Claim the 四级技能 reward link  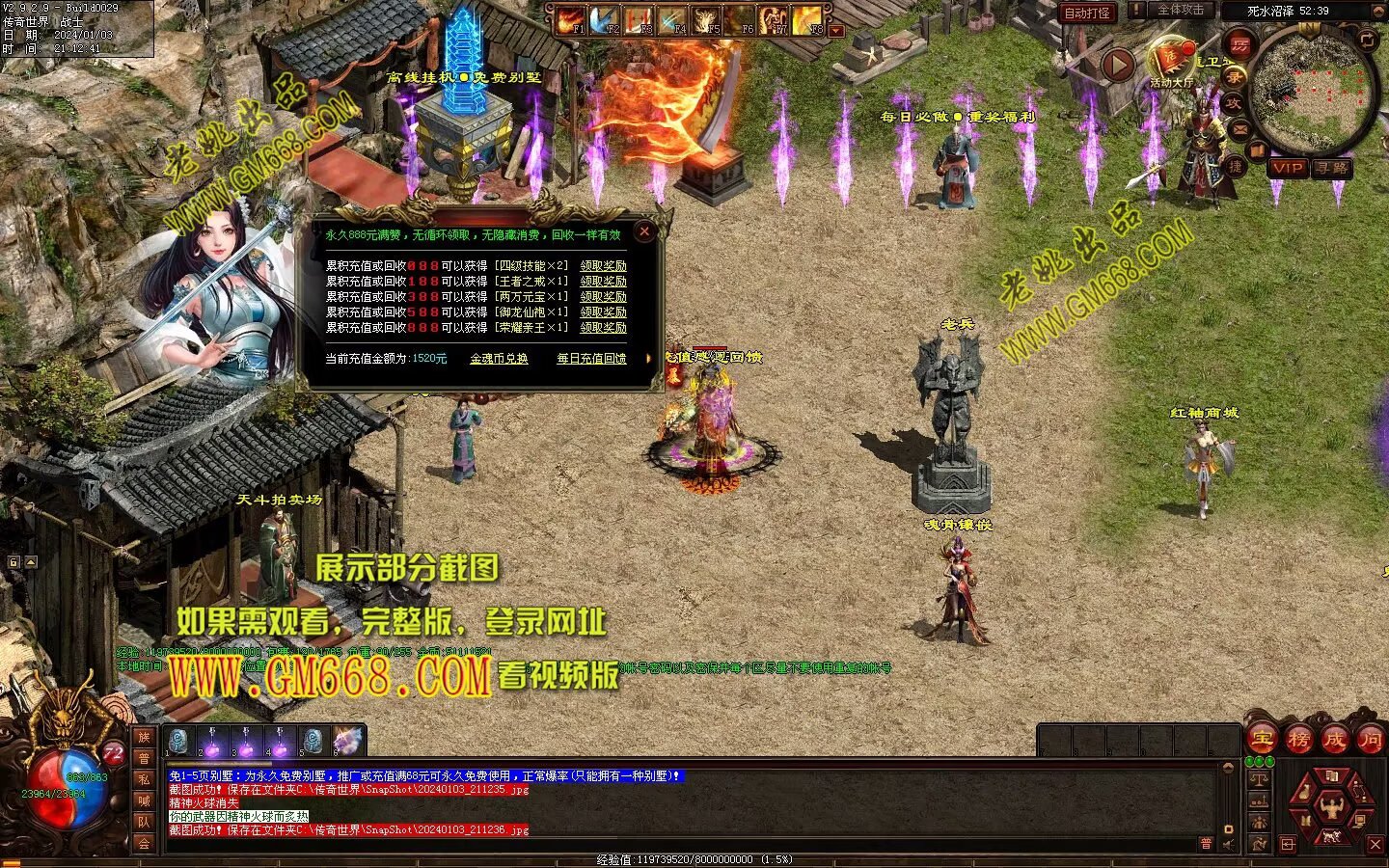point(603,266)
